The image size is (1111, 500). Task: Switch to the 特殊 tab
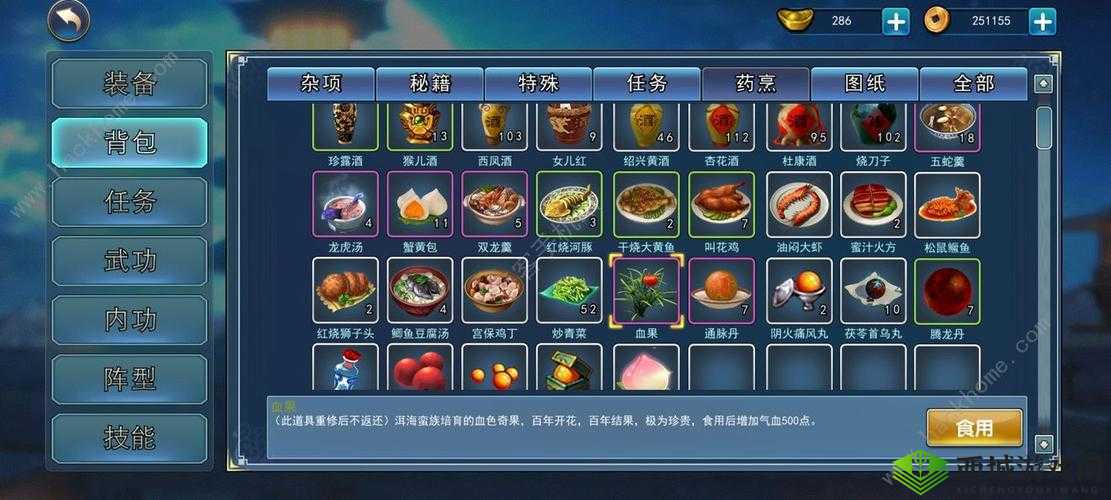(539, 84)
